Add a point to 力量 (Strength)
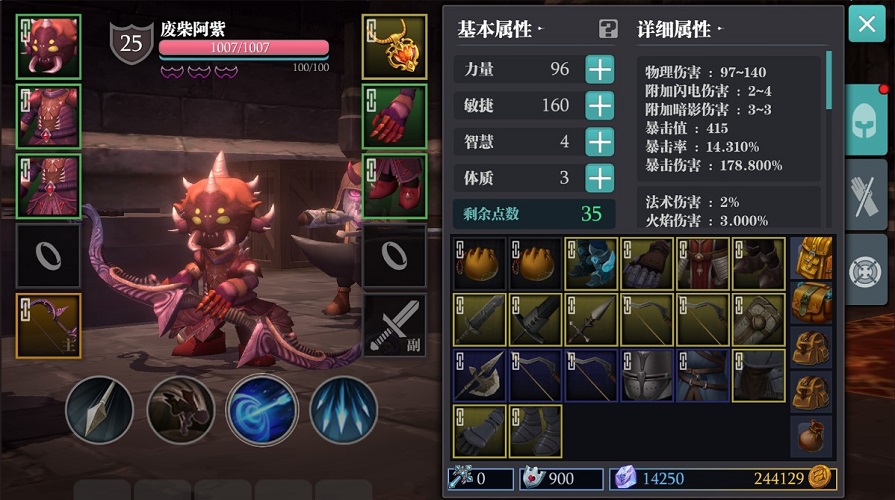Image resolution: width=895 pixels, height=500 pixels. coord(599,70)
